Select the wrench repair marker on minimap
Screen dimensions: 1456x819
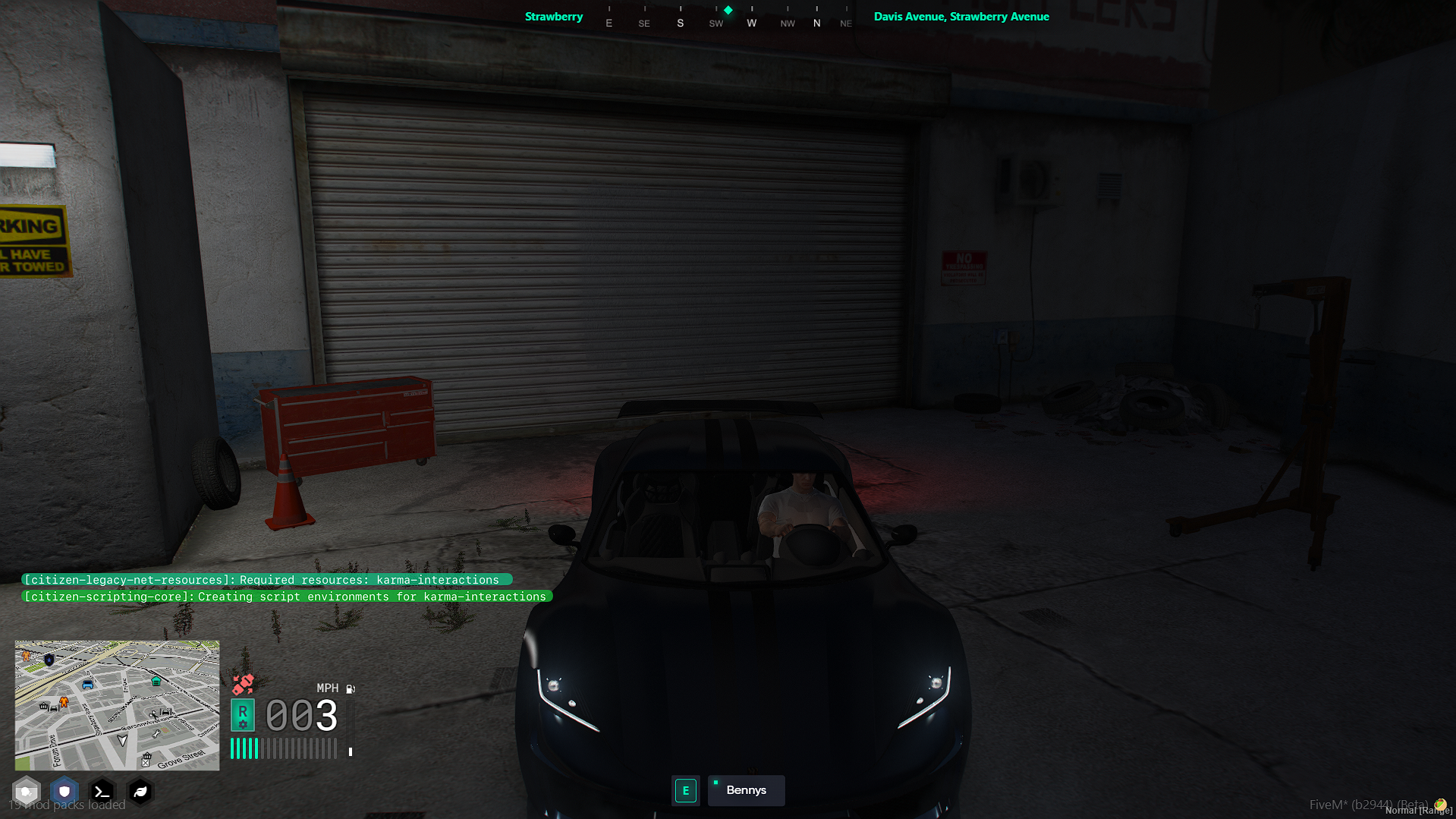click(x=156, y=733)
